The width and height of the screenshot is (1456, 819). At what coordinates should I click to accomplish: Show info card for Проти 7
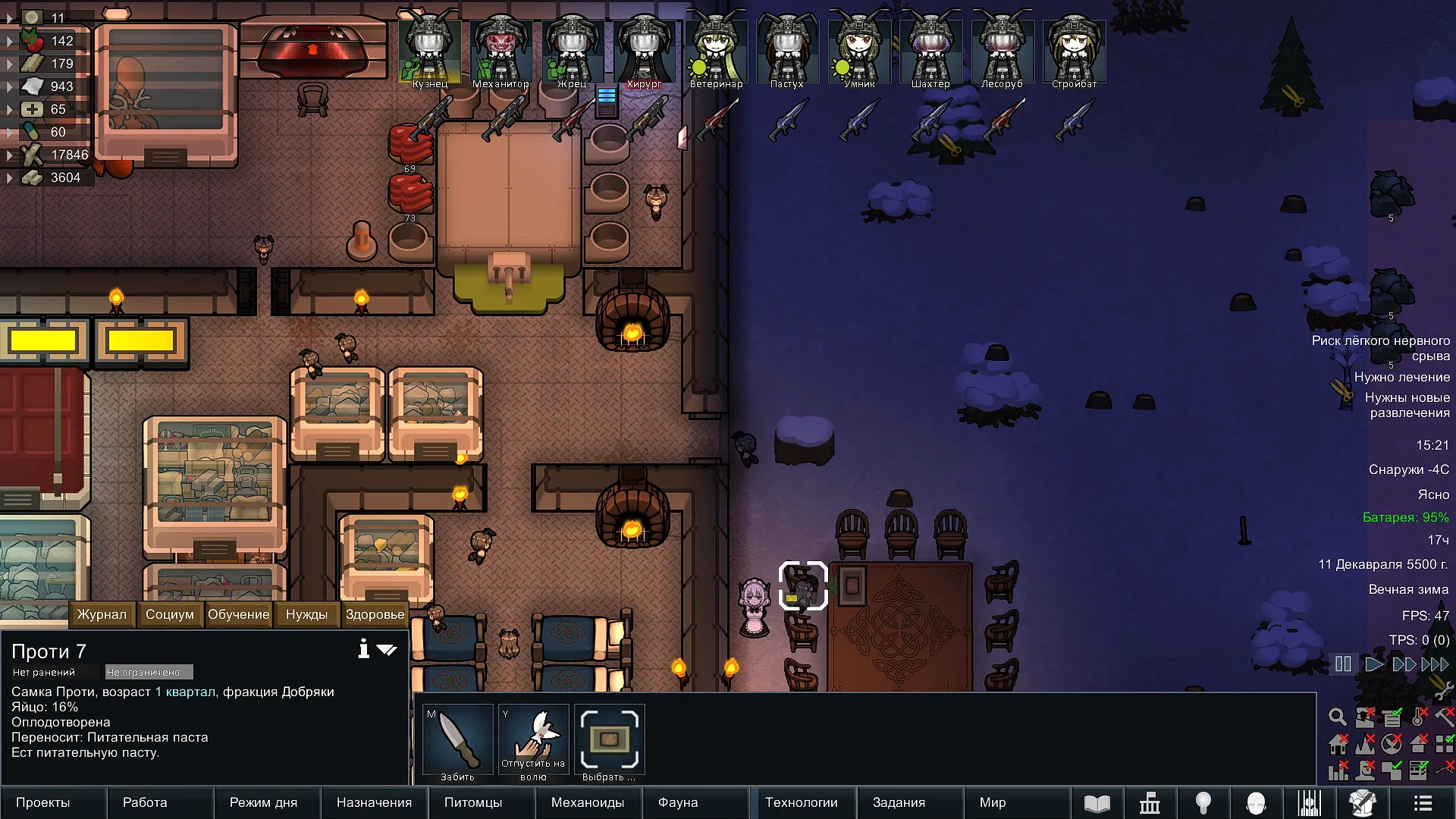(364, 649)
